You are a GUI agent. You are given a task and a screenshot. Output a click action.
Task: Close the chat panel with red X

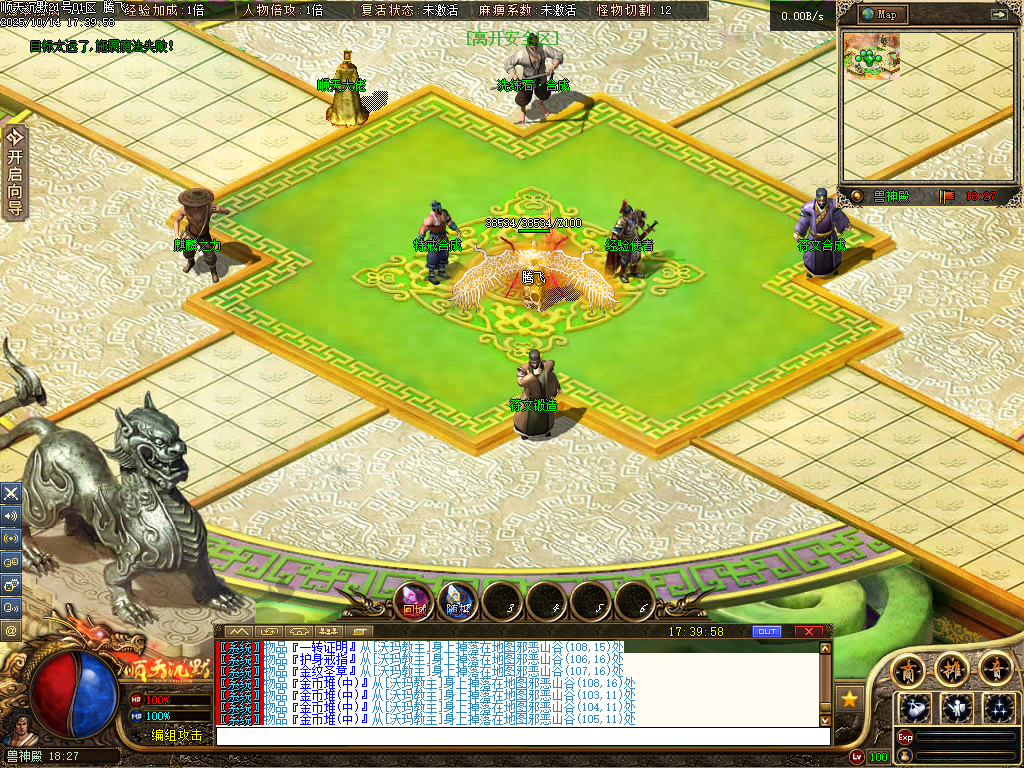click(x=808, y=631)
